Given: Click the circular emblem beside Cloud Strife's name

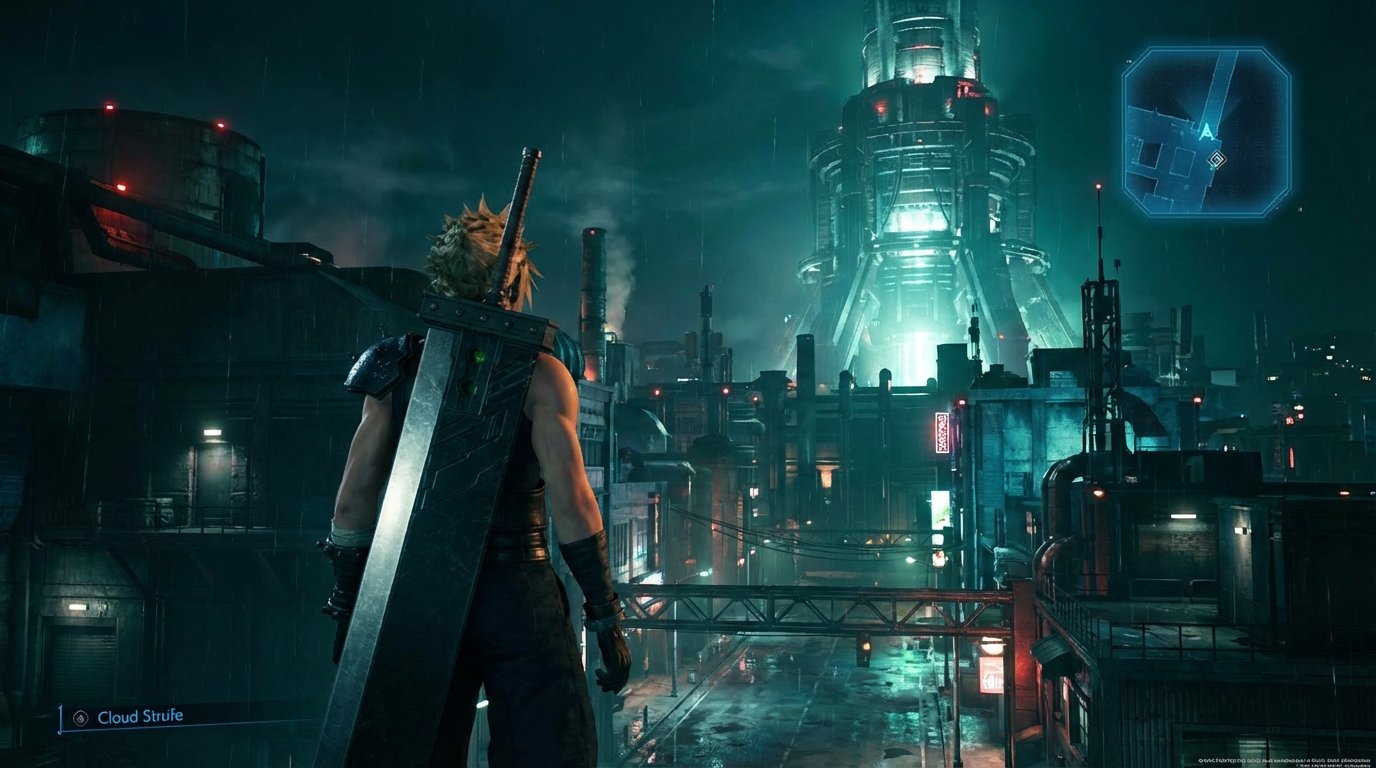Looking at the screenshot, I should tap(80, 716).
